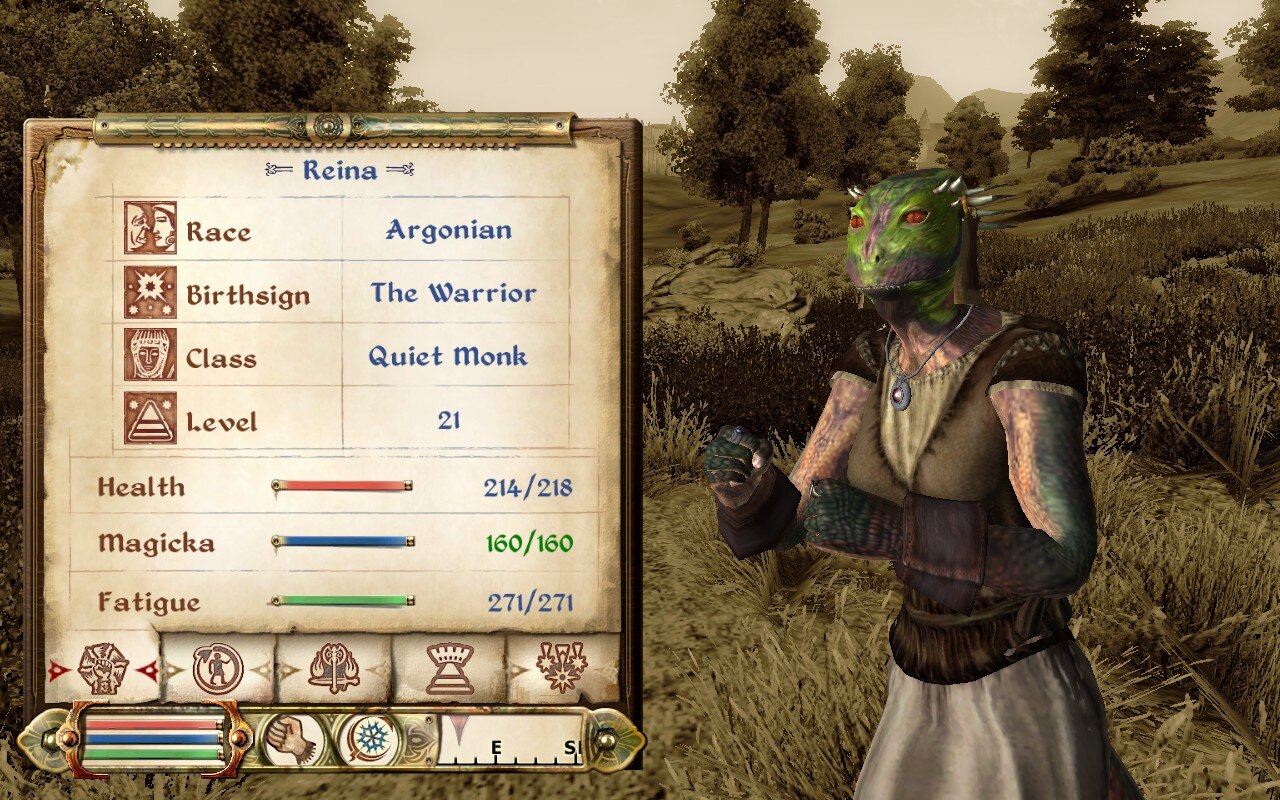This screenshot has height=800, width=1280.
Task: Open the magic menu snowflake icon
Action: point(372,741)
